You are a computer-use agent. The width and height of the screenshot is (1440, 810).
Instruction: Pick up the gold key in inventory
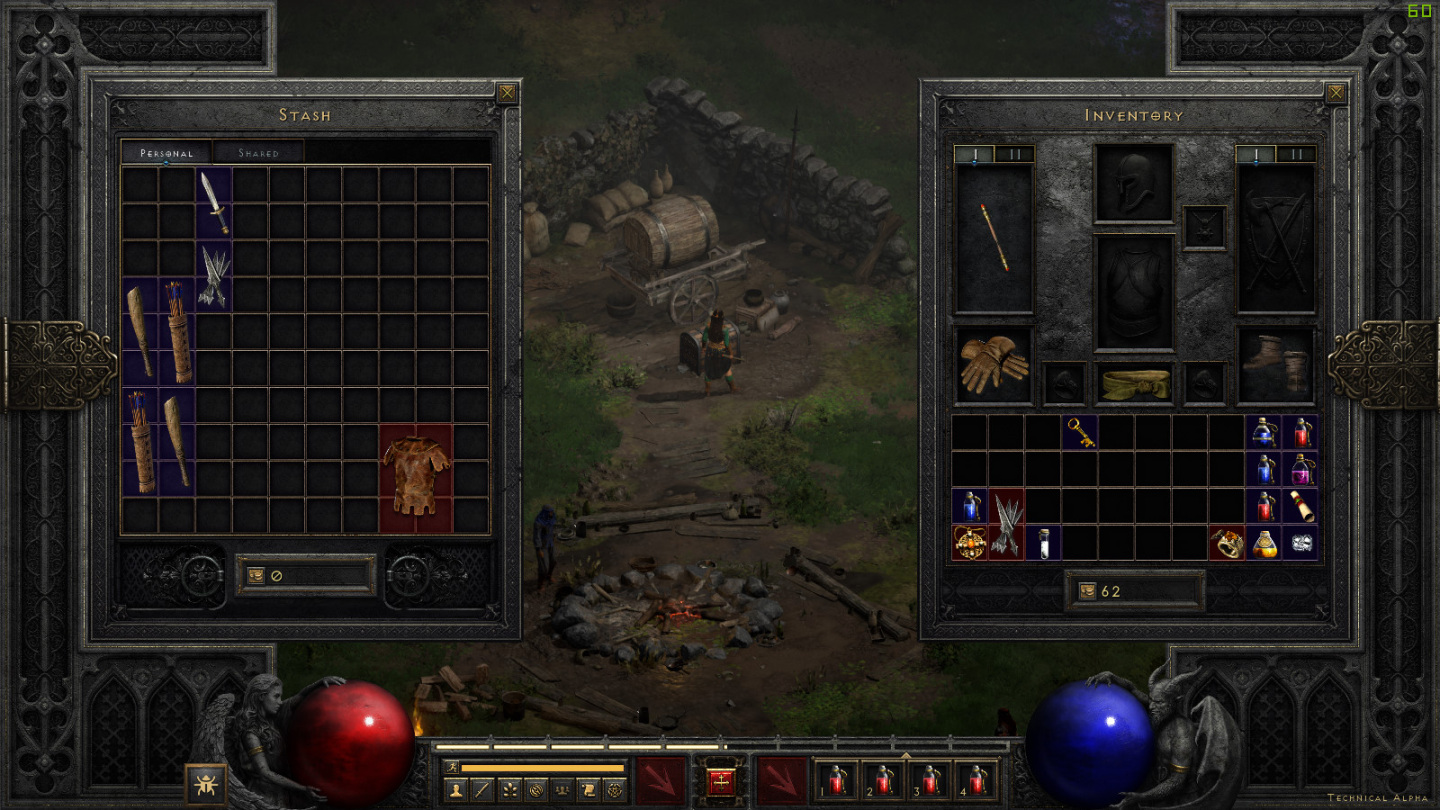[x=1080, y=432]
